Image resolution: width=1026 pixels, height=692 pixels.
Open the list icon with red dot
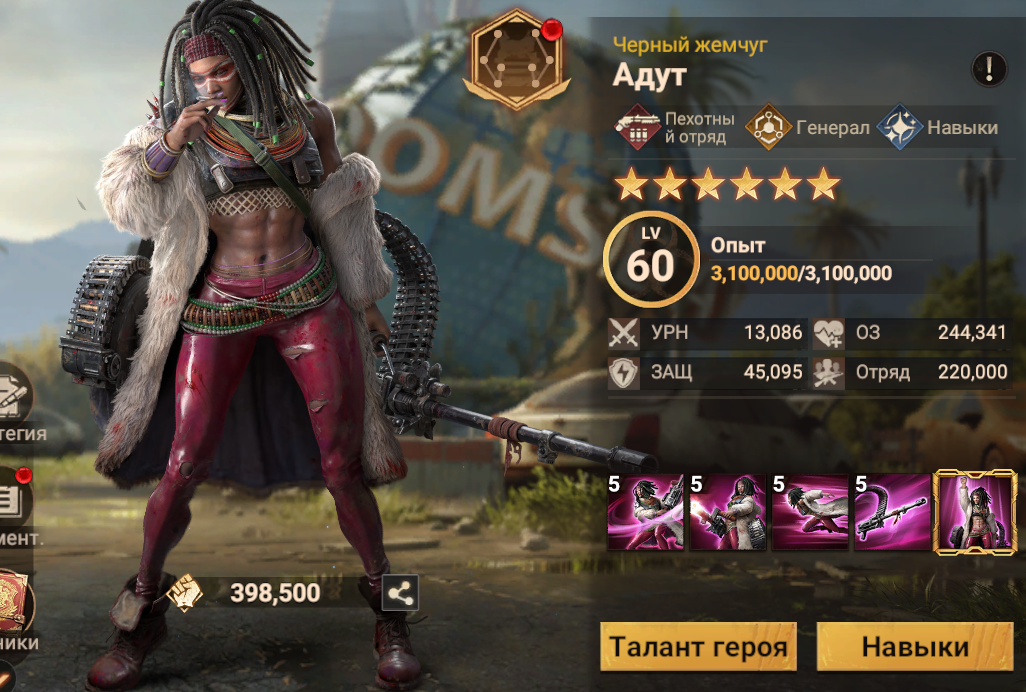(x=15, y=502)
